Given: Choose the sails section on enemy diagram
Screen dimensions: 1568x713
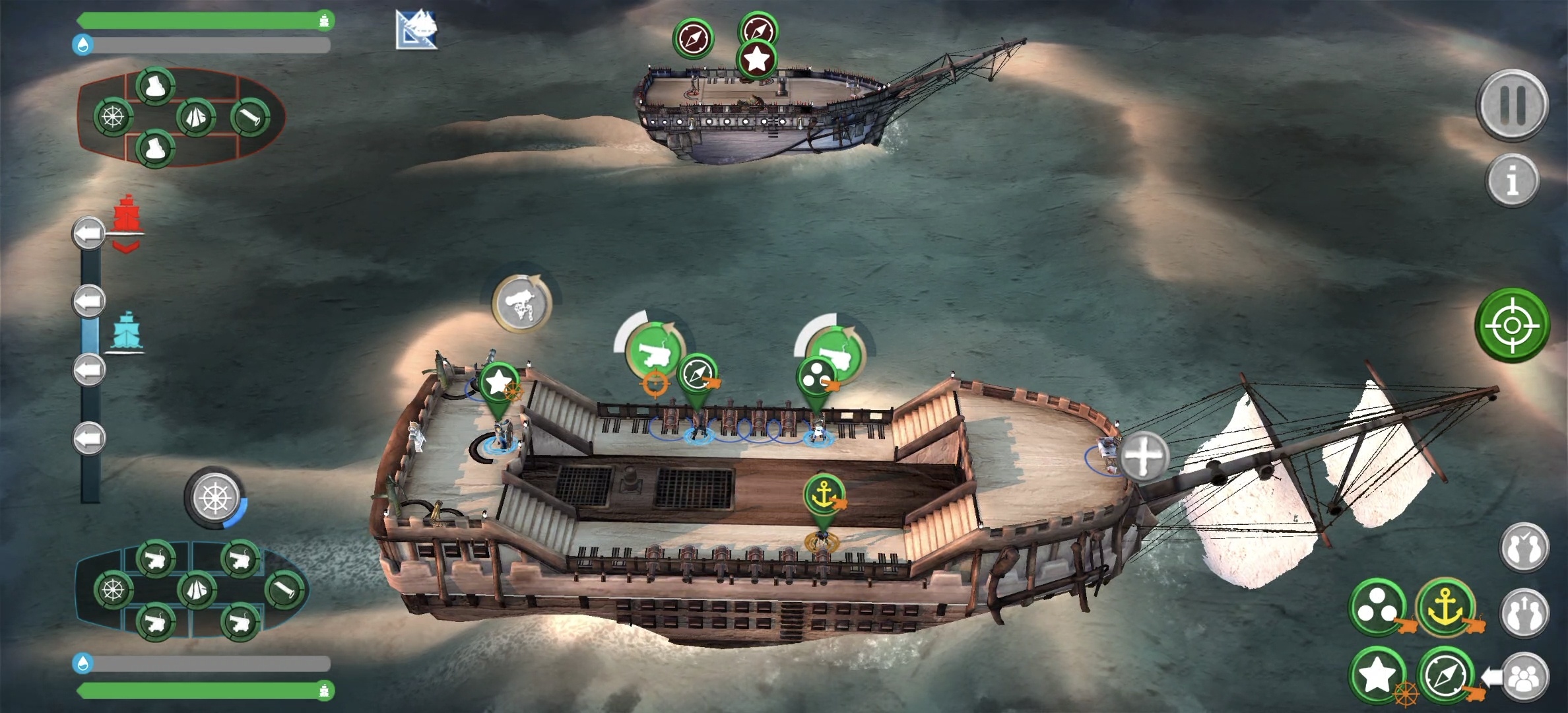Looking at the screenshot, I should [x=195, y=118].
